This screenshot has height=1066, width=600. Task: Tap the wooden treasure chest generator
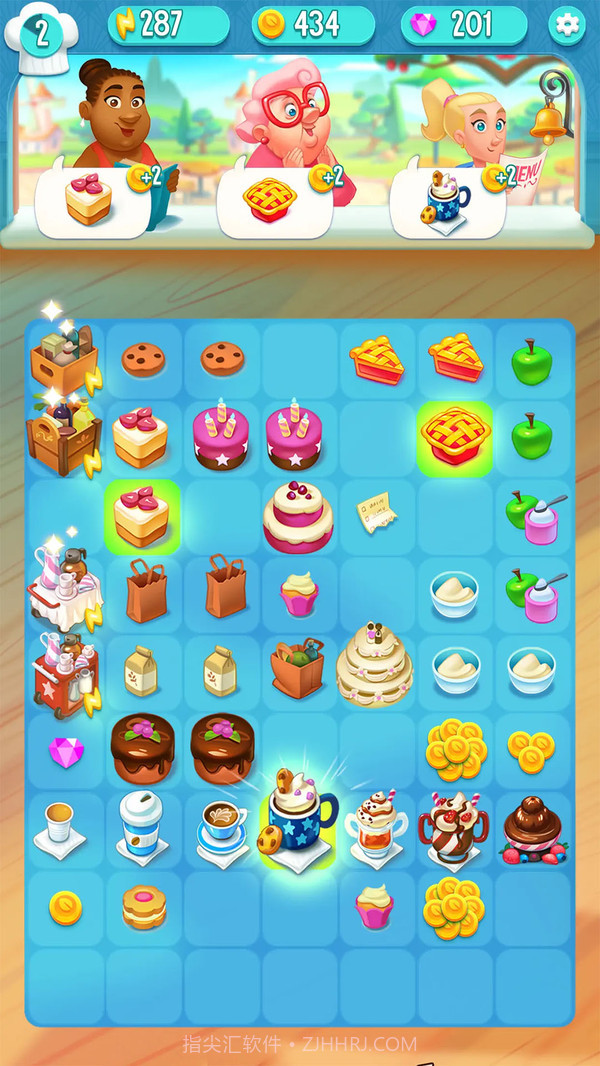(64, 438)
